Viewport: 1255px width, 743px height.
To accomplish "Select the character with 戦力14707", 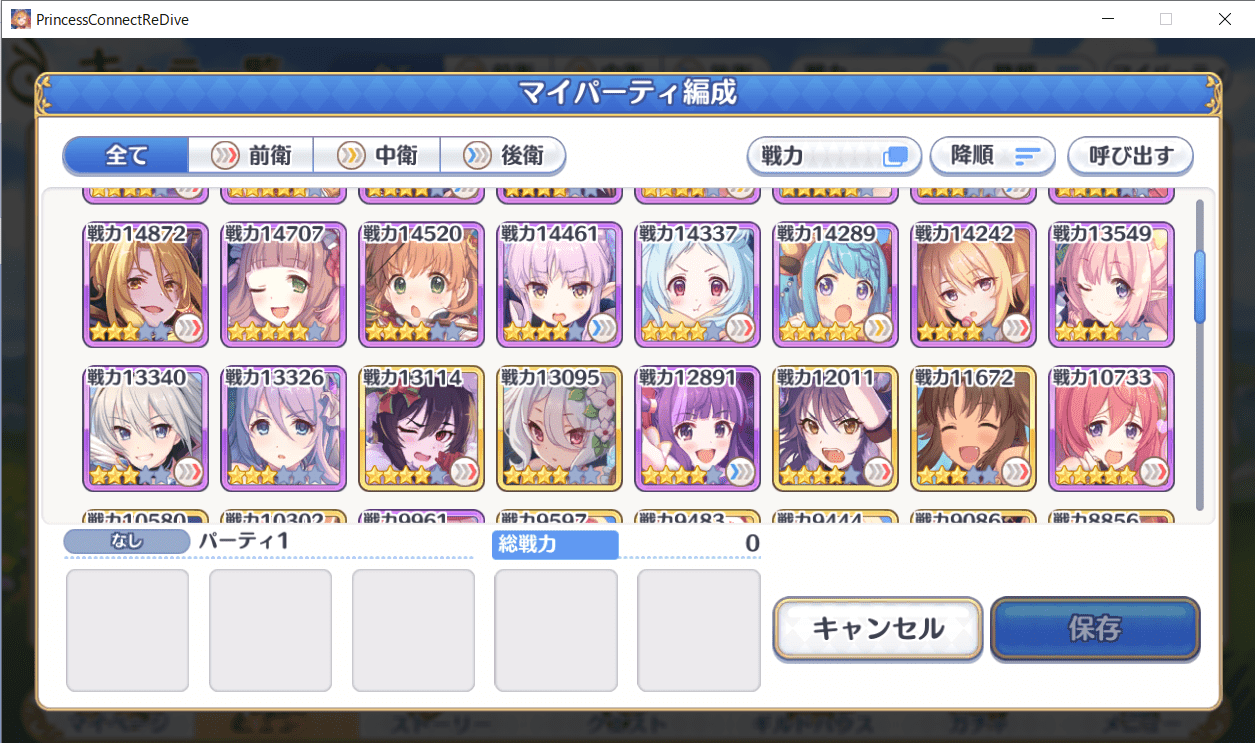I will [284, 285].
